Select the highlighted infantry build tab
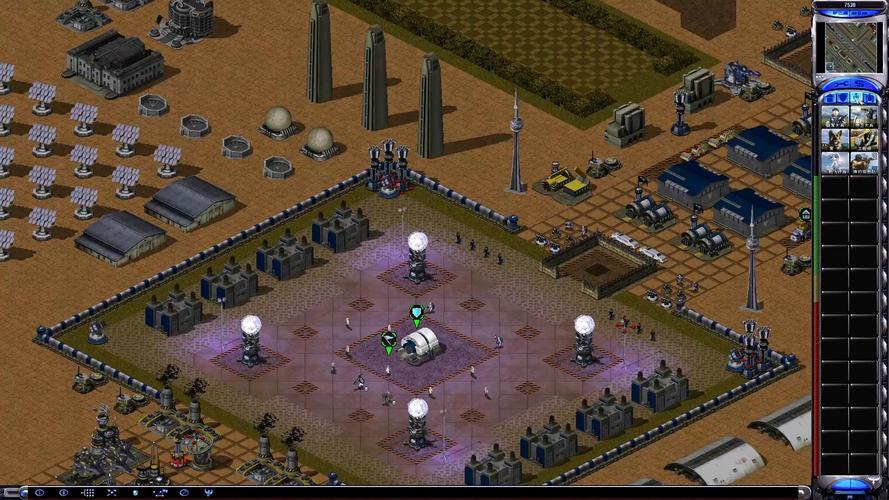 click(x=855, y=98)
